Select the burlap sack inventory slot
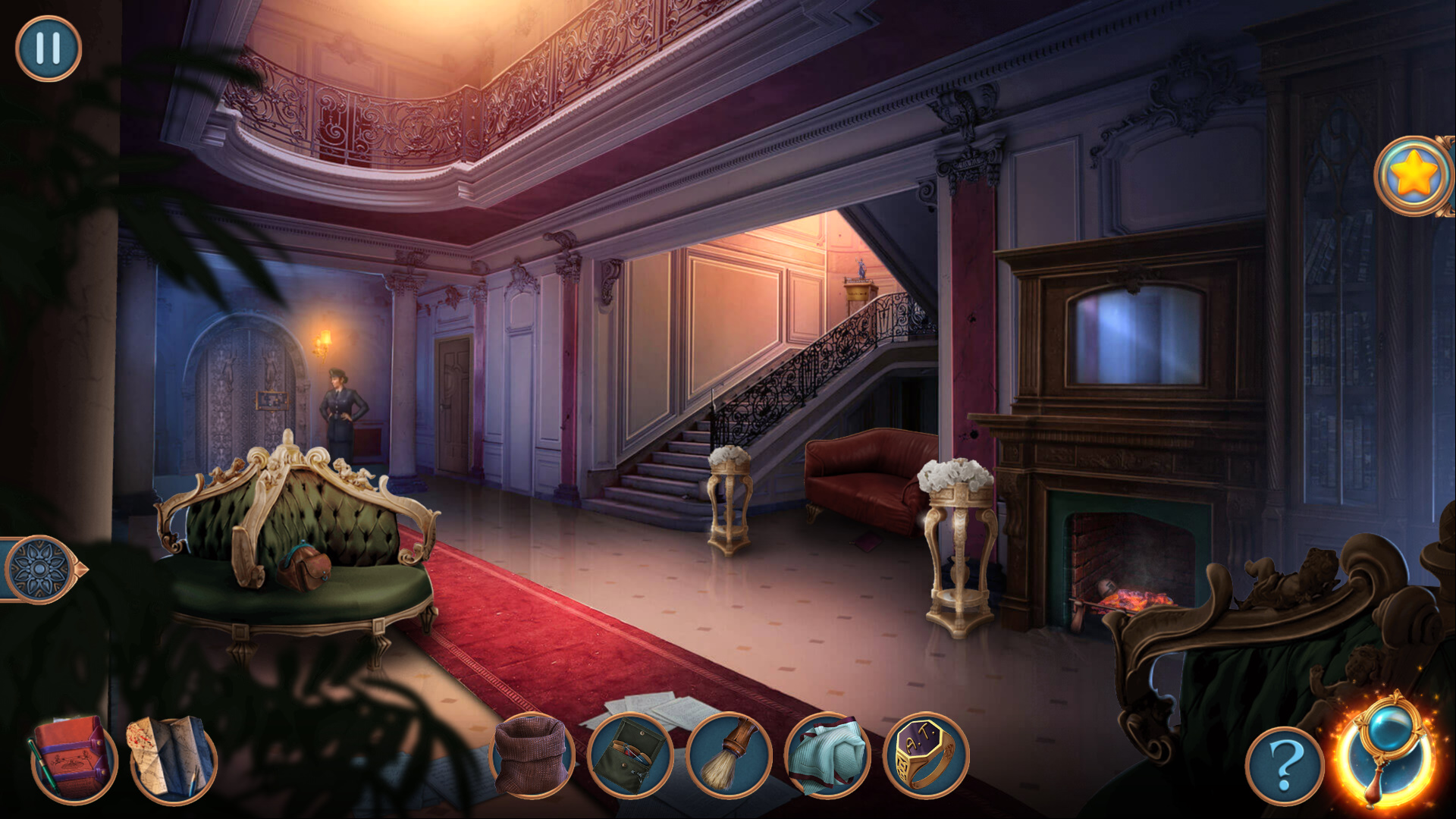This screenshot has height=819, width=1456. (532, 755)
